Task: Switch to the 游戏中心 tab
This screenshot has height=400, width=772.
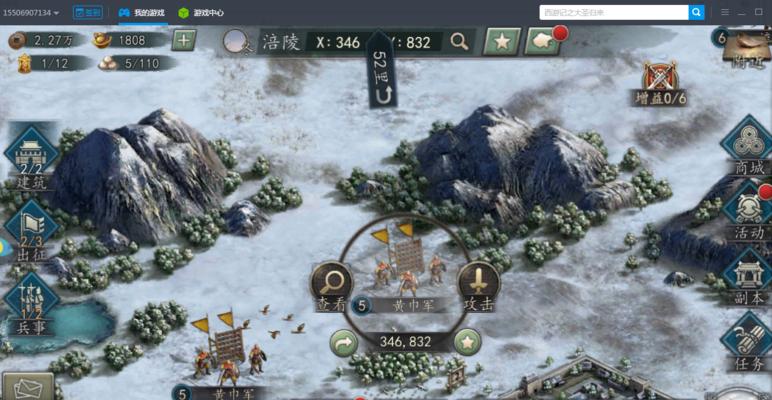Action: [201, 13]
